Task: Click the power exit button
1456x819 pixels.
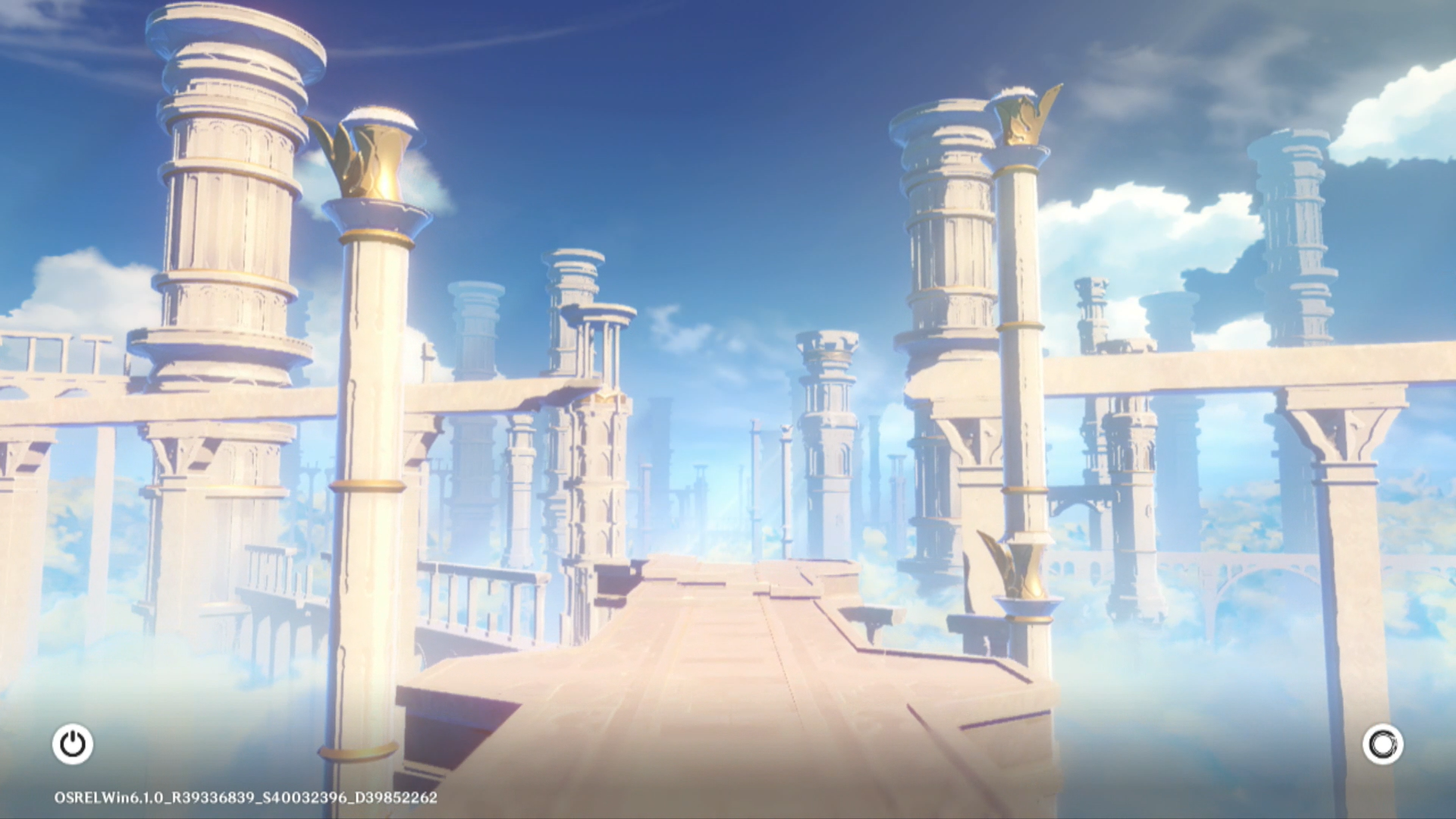Action: 73,744
